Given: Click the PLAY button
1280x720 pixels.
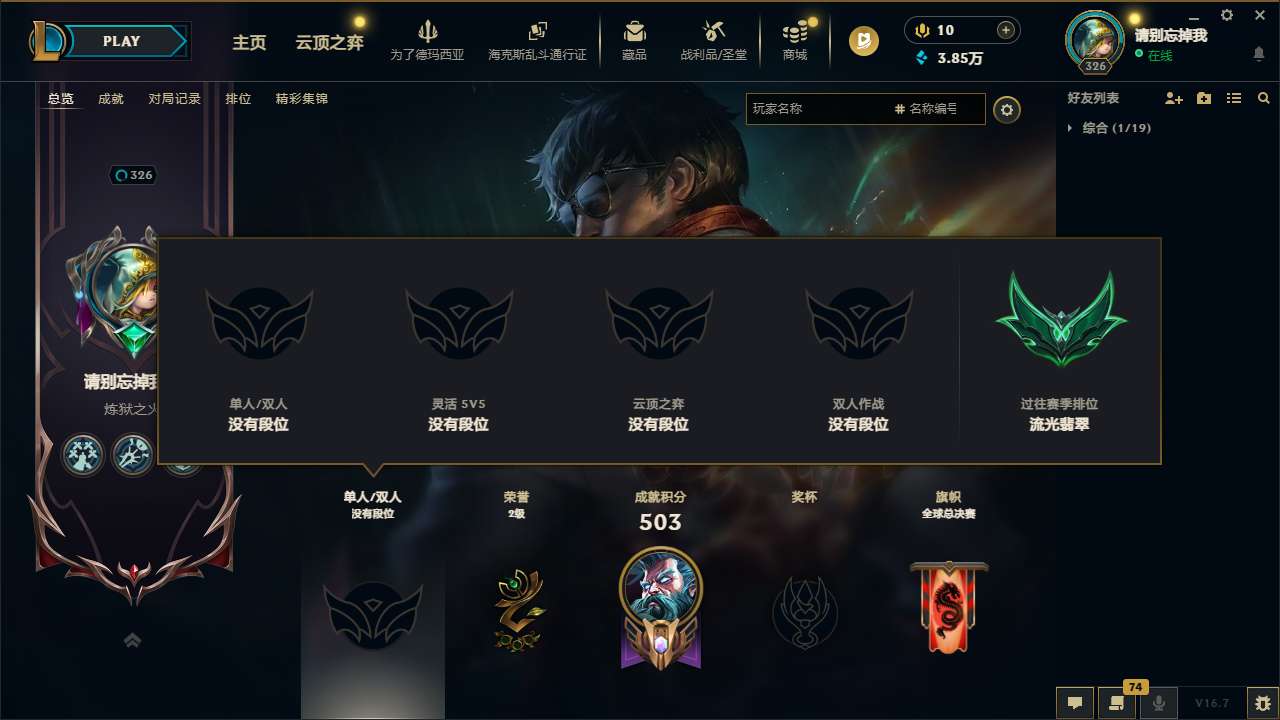Looking at the screenshot, I should click(122, 41).
